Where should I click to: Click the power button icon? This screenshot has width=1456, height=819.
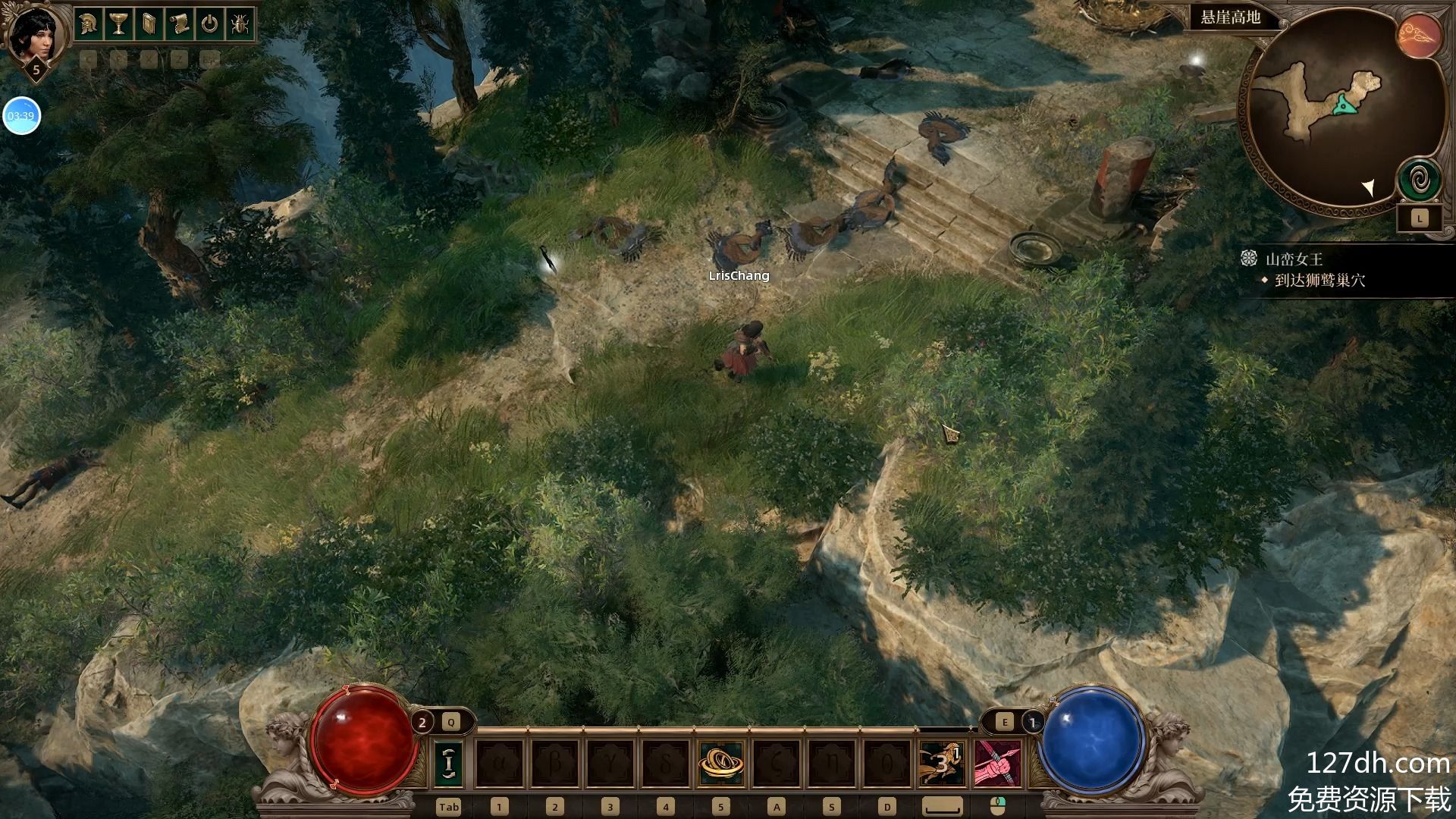(x=209, y=25)
